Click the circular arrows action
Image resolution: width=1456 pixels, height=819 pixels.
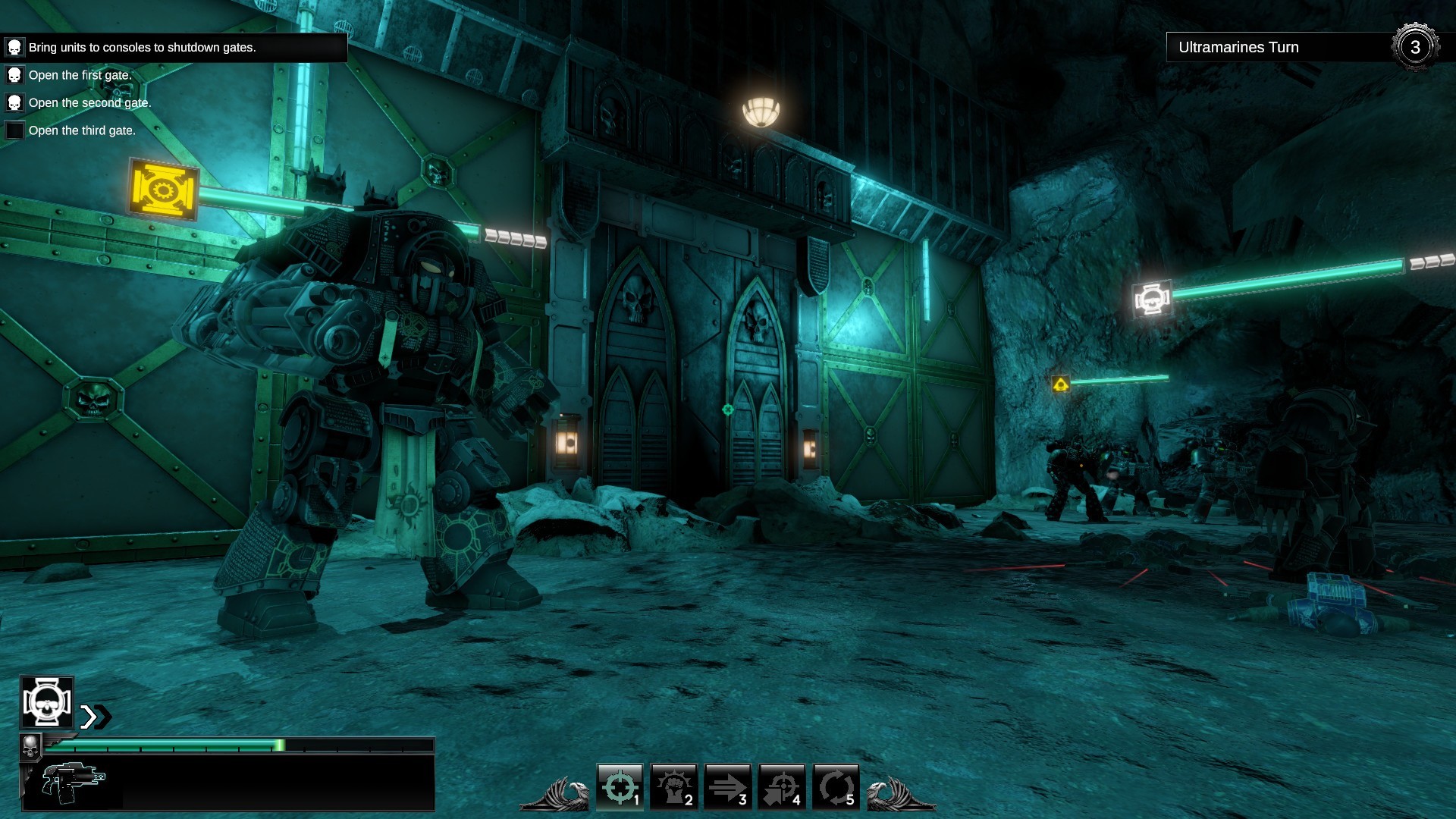(x=835, y=786)
